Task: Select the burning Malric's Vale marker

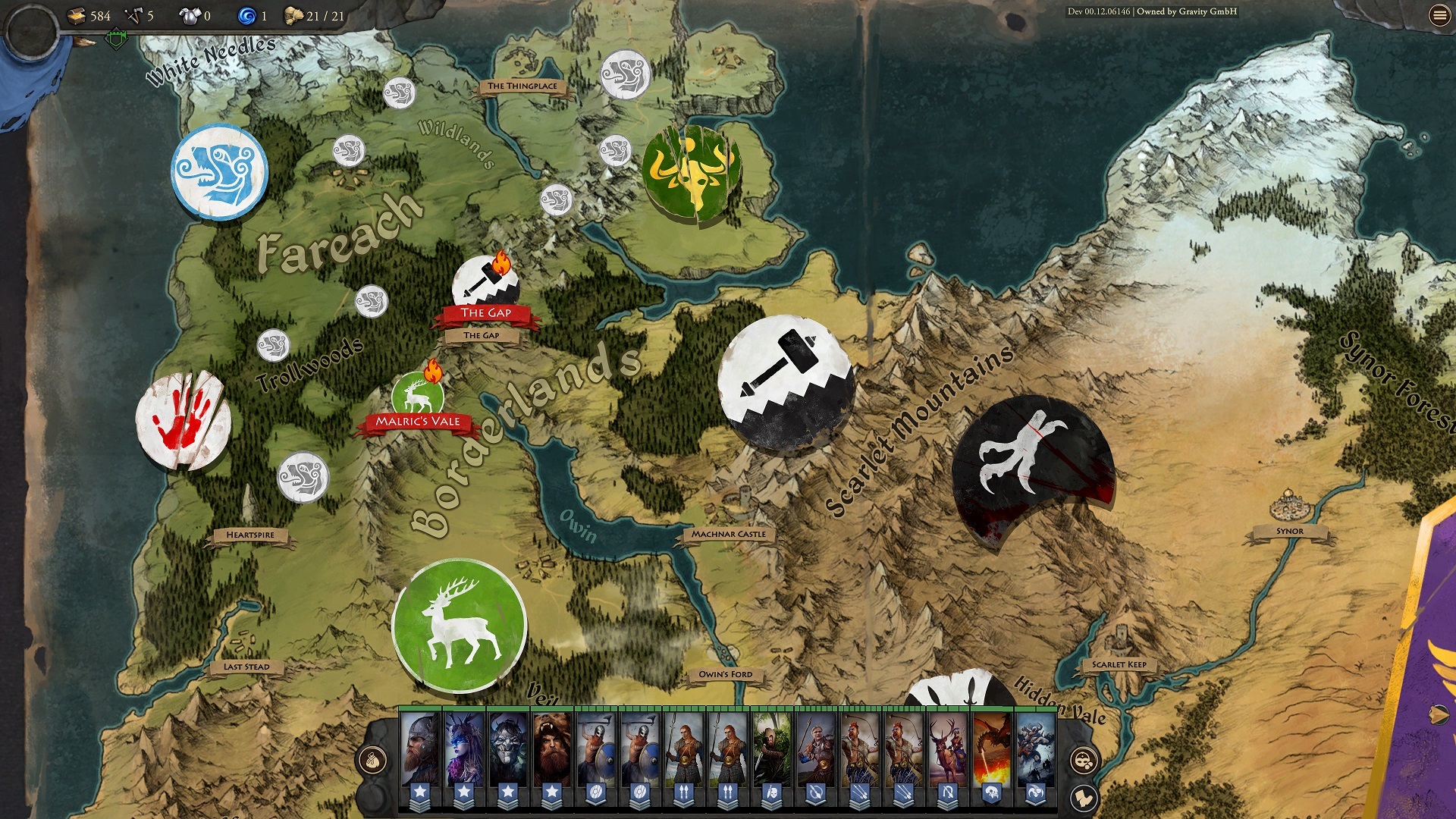Action: 418,396
